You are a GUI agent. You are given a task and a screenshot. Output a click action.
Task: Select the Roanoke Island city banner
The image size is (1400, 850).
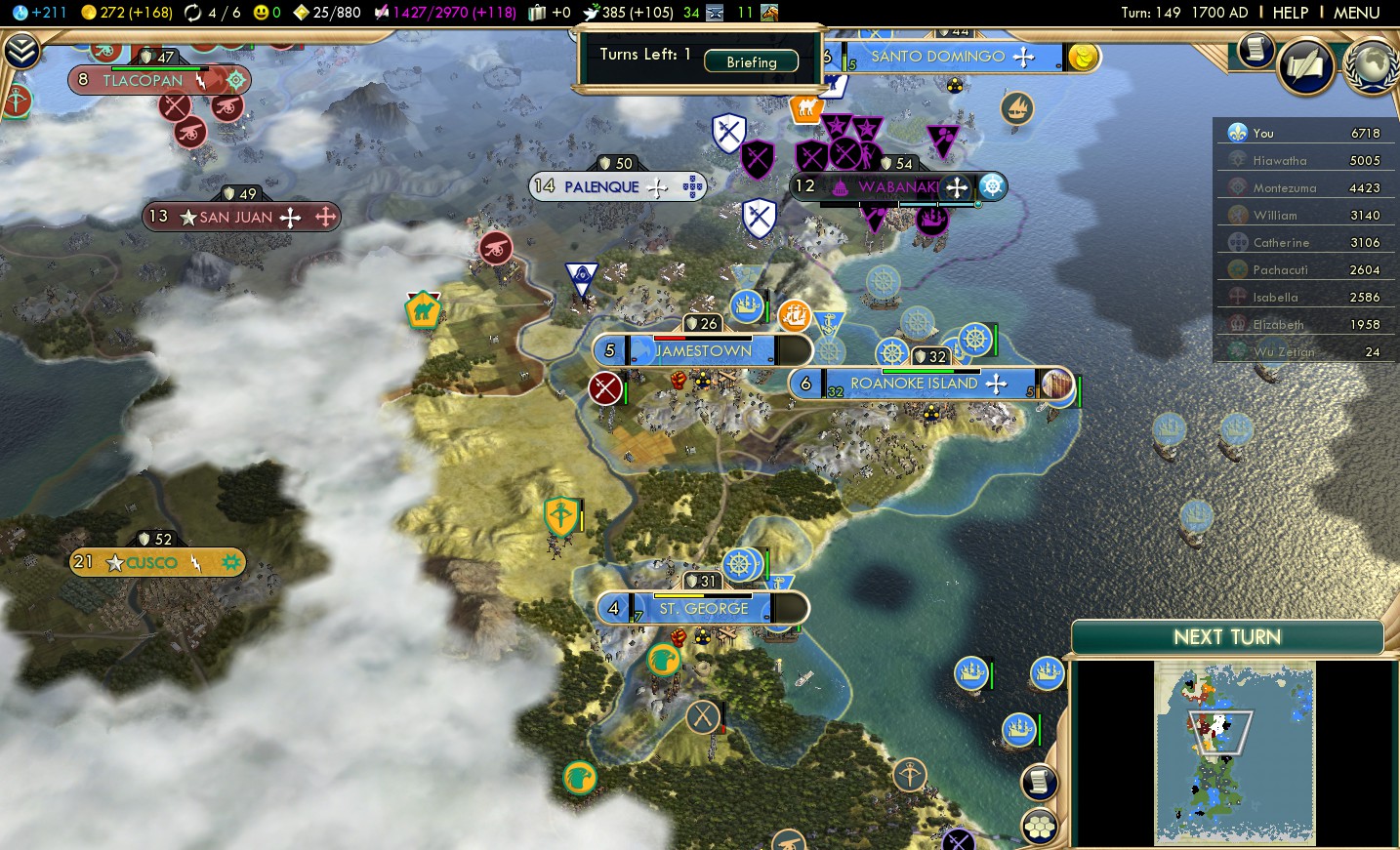[x=913, y=384]
